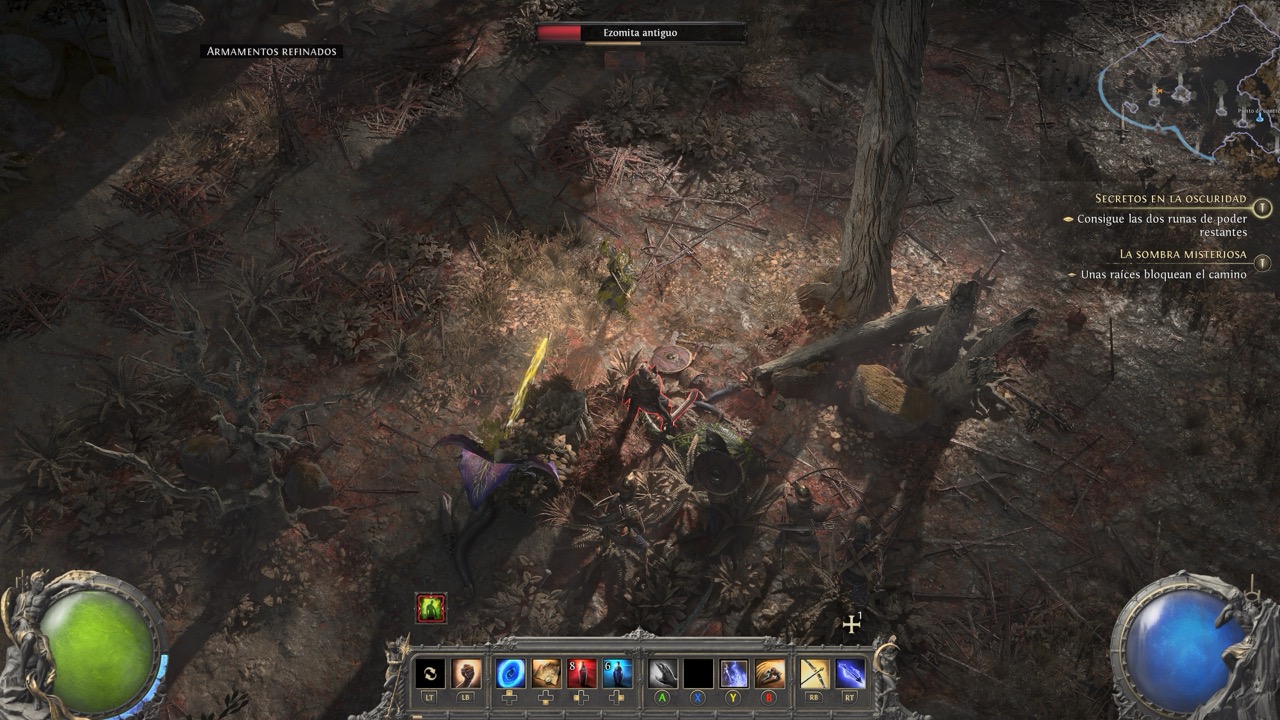This screenshot has height=720, width=1280.
Task: Click the Armamentos refinados label
Action: pyautogui.click(x=272, y=51)
